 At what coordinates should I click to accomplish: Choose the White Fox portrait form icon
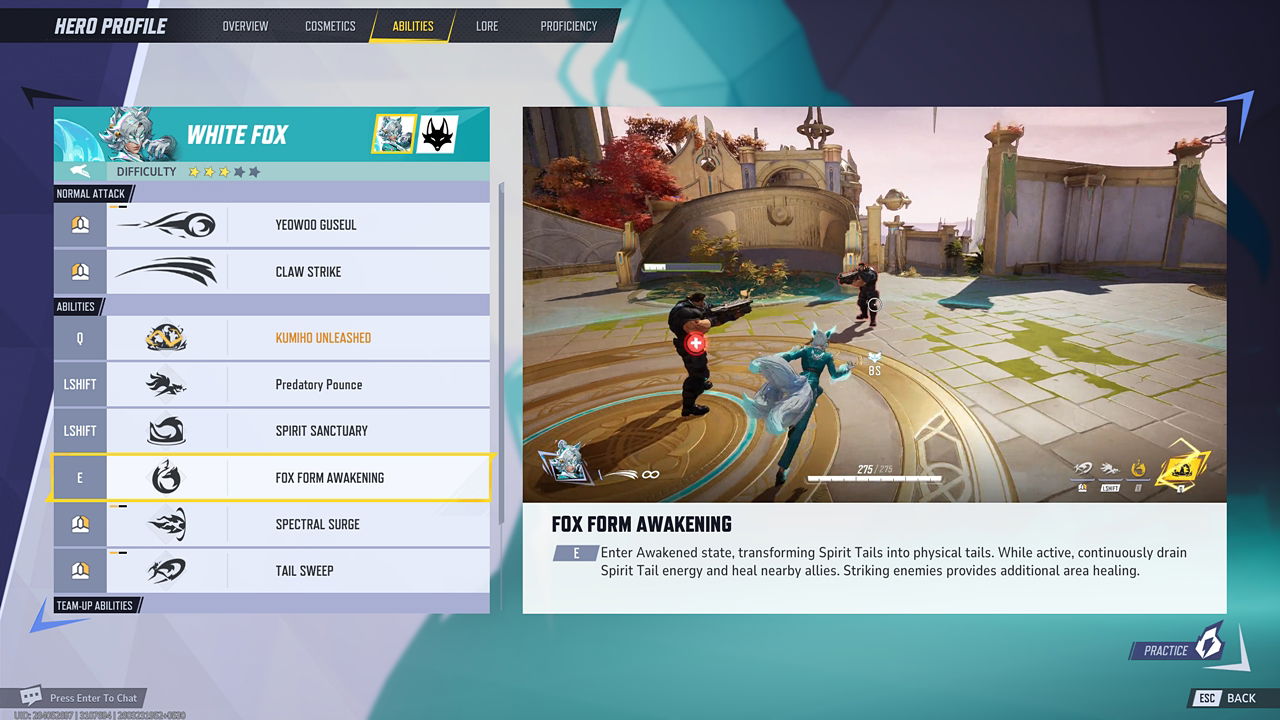point(394,134)
